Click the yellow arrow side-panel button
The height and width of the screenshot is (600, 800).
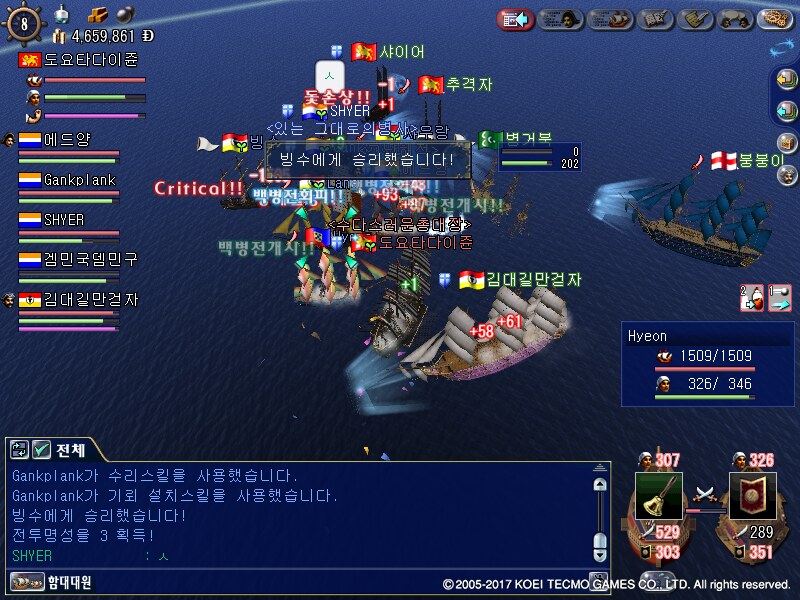click(x=787, y=81)
